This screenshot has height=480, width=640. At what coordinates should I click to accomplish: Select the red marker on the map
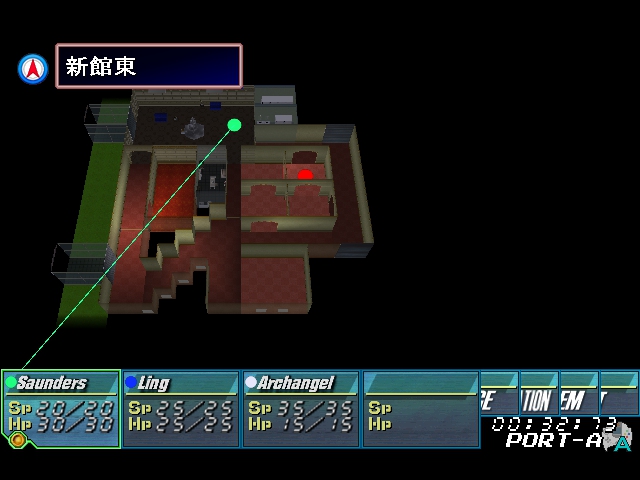click(305, 175)
